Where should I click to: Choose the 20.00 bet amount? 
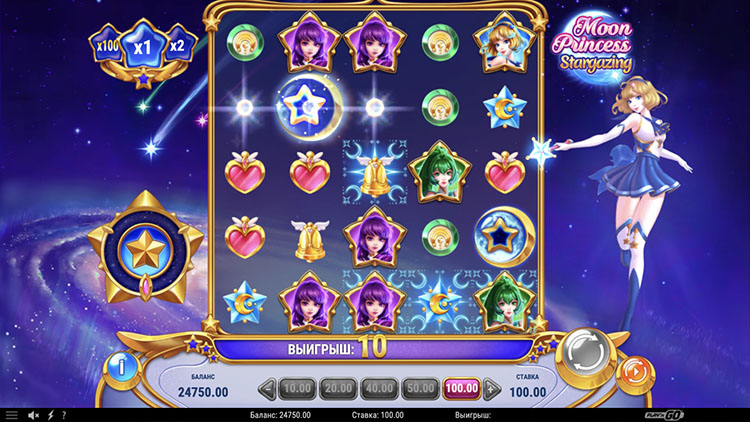(337, 386)
